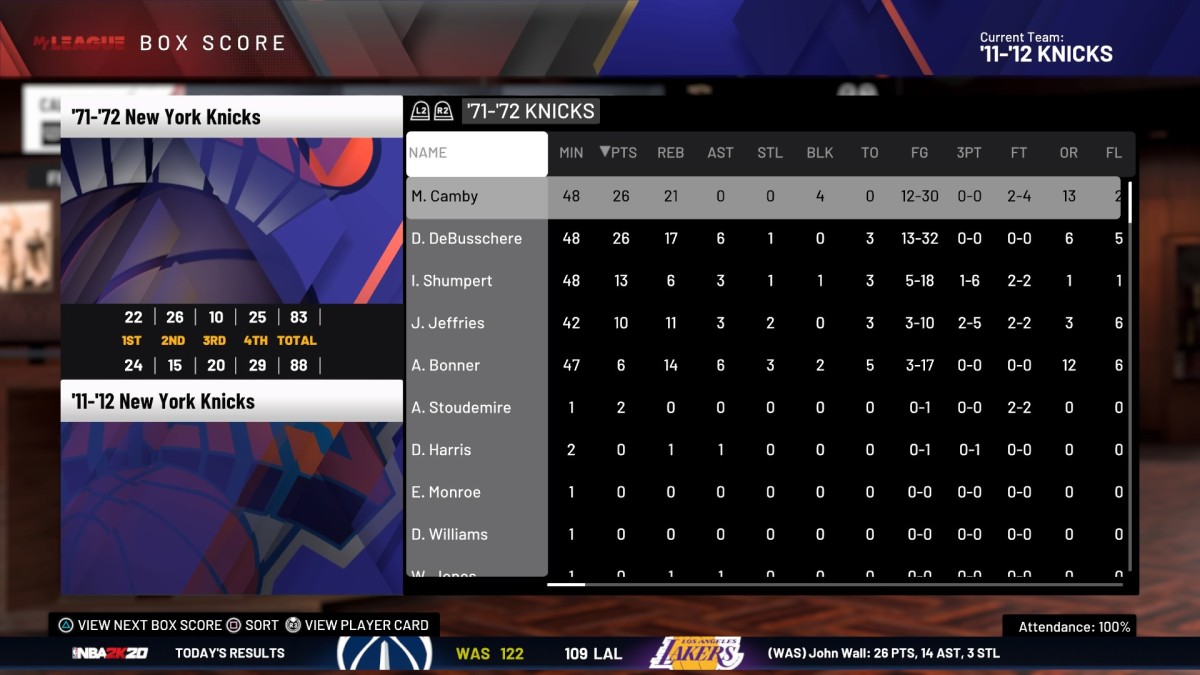
Task: Click the NAME column header
Action: pos(477,154)
